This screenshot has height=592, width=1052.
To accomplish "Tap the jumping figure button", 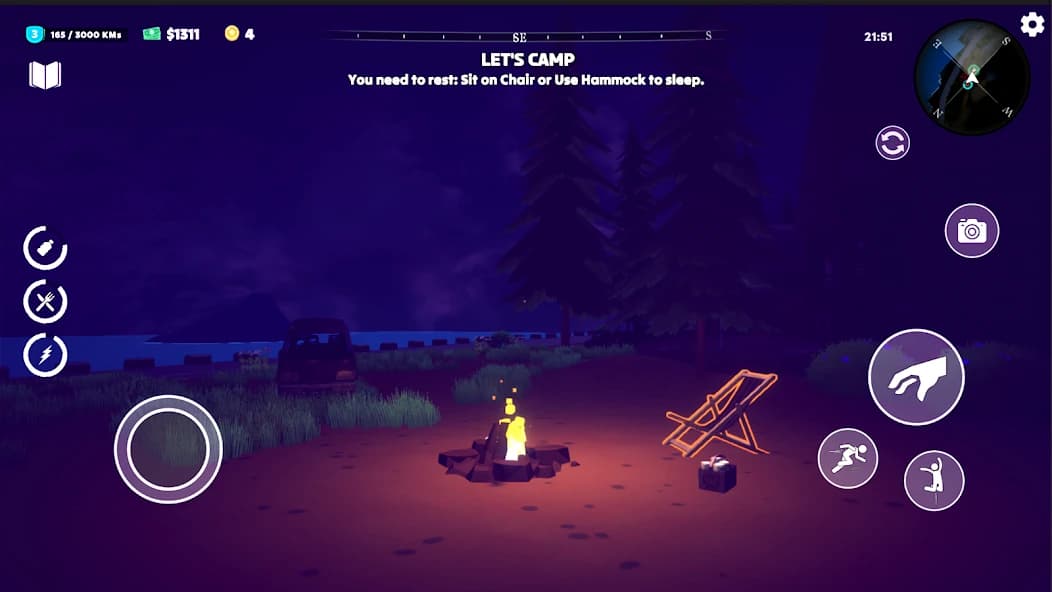I will [934, 480].
